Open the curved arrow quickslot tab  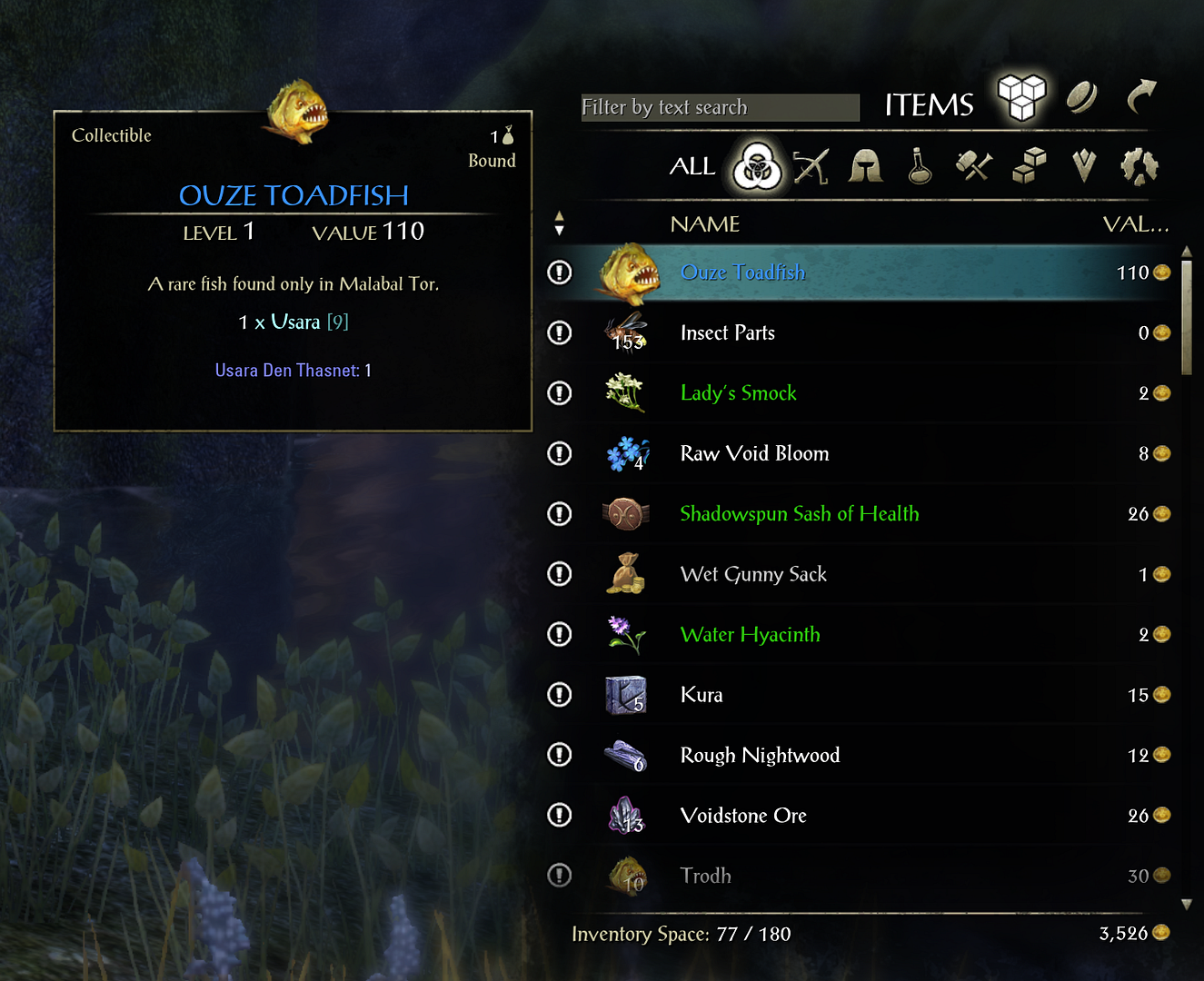point(1141,96)
